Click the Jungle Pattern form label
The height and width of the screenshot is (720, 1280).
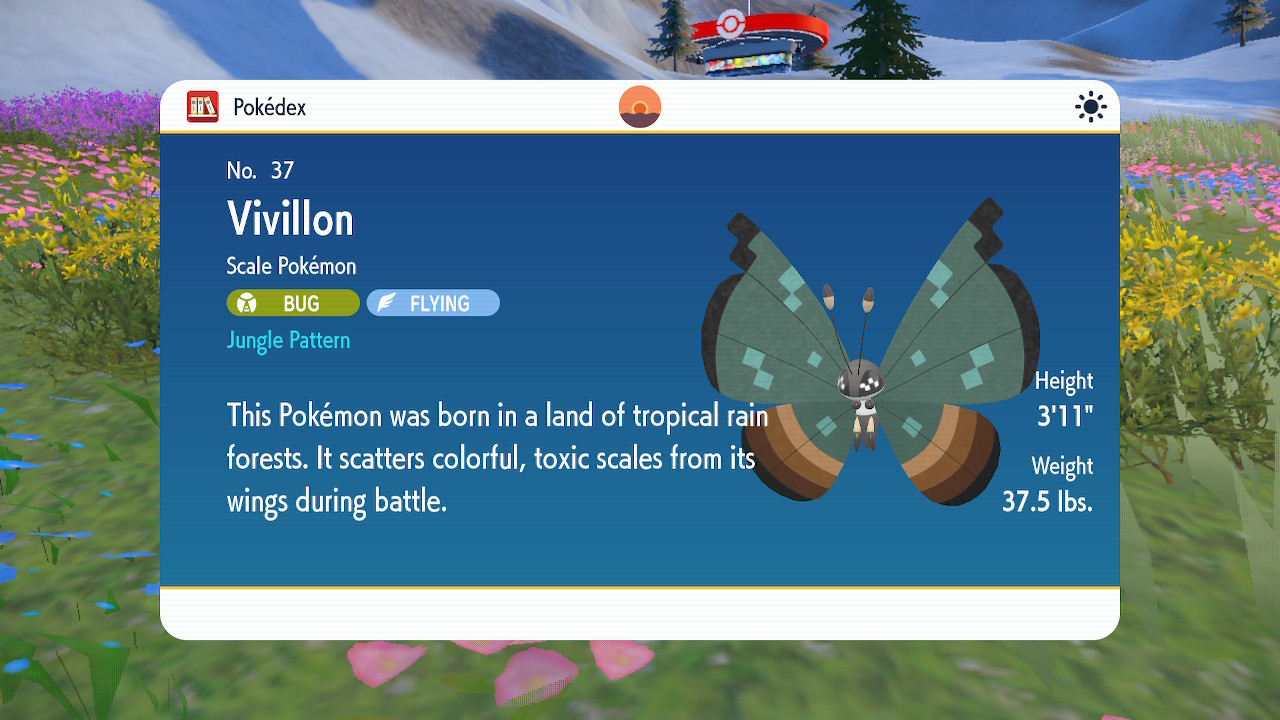[x=288, y=340]
